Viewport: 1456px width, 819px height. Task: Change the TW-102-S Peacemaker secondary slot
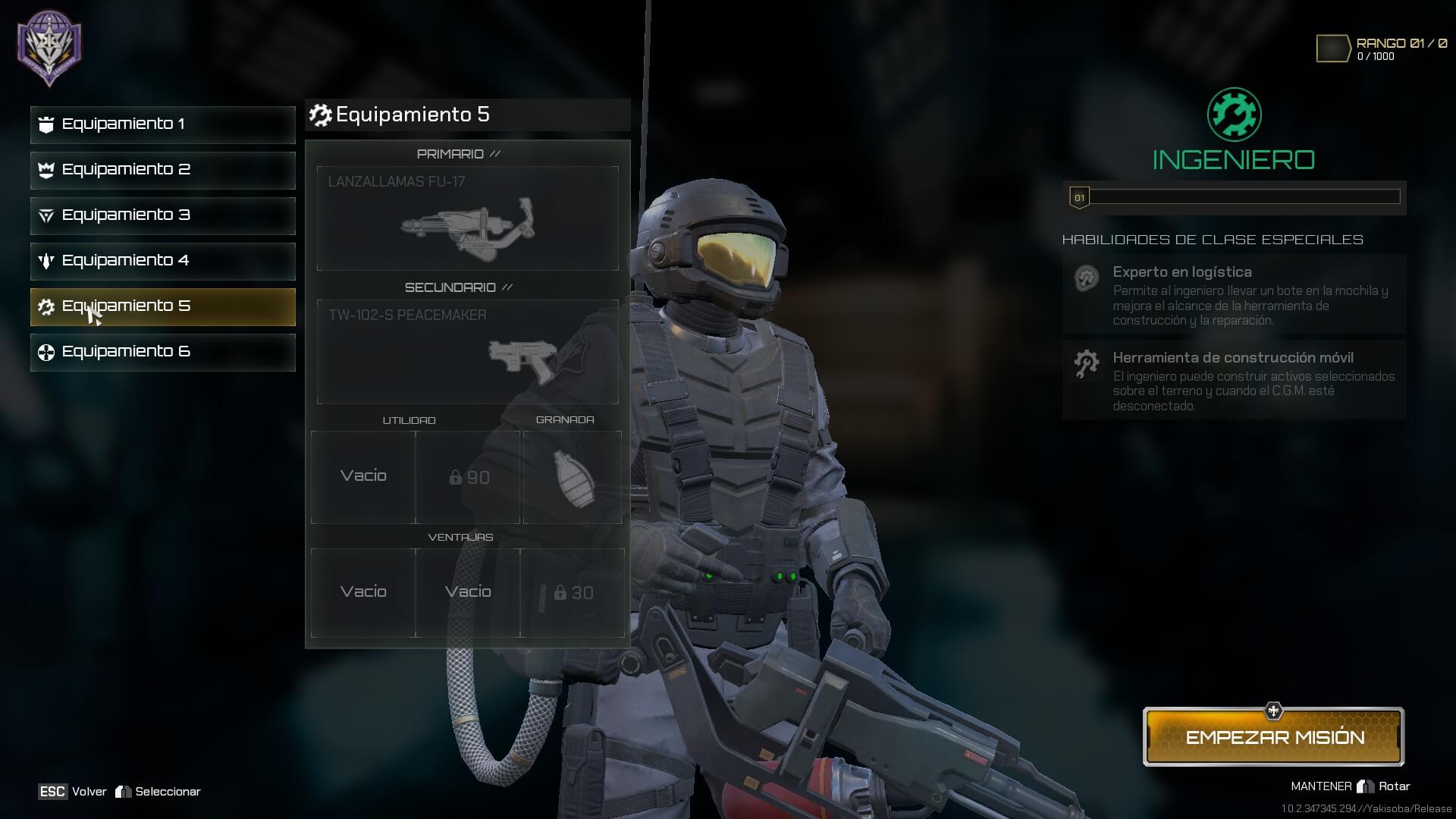click(467, 352)
